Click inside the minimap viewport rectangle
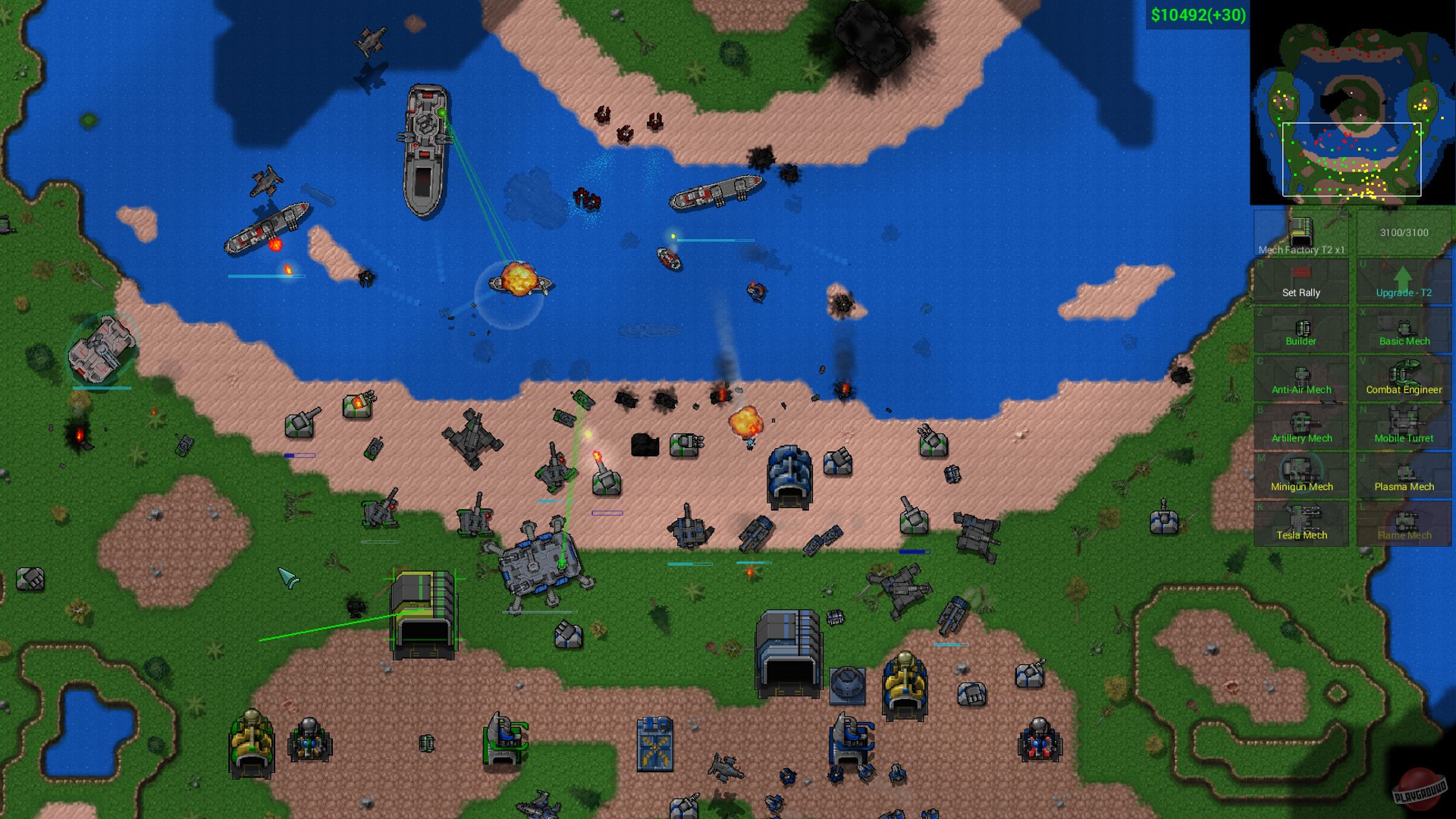 click(x=1350, y=159)
